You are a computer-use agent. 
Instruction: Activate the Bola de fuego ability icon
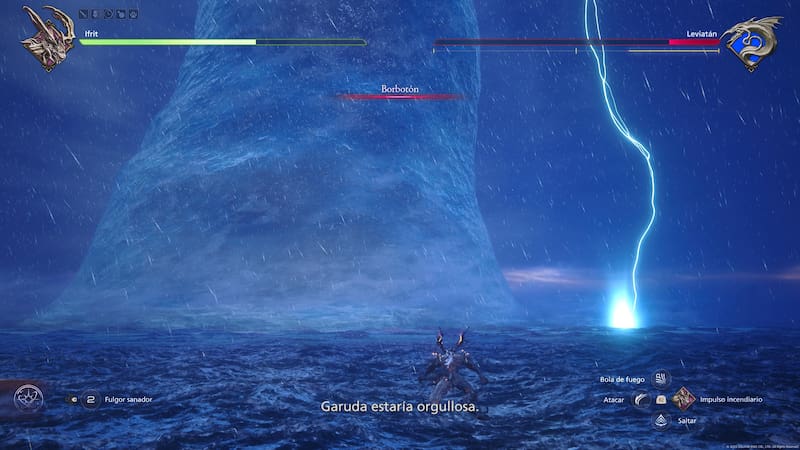(661, 379)
